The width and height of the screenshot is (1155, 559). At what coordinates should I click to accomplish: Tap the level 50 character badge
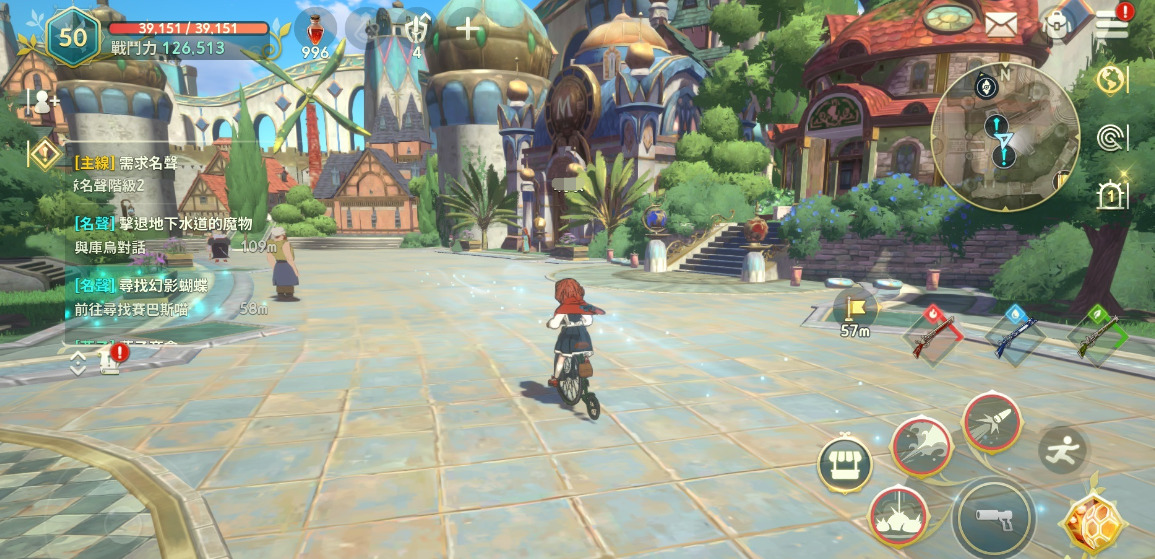[x=72, y=37]
